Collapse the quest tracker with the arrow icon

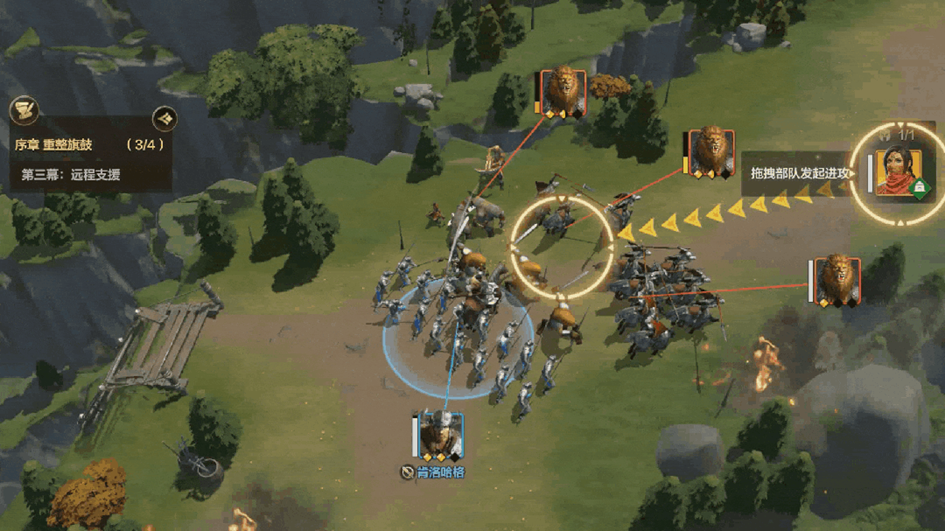click(165, 117)
